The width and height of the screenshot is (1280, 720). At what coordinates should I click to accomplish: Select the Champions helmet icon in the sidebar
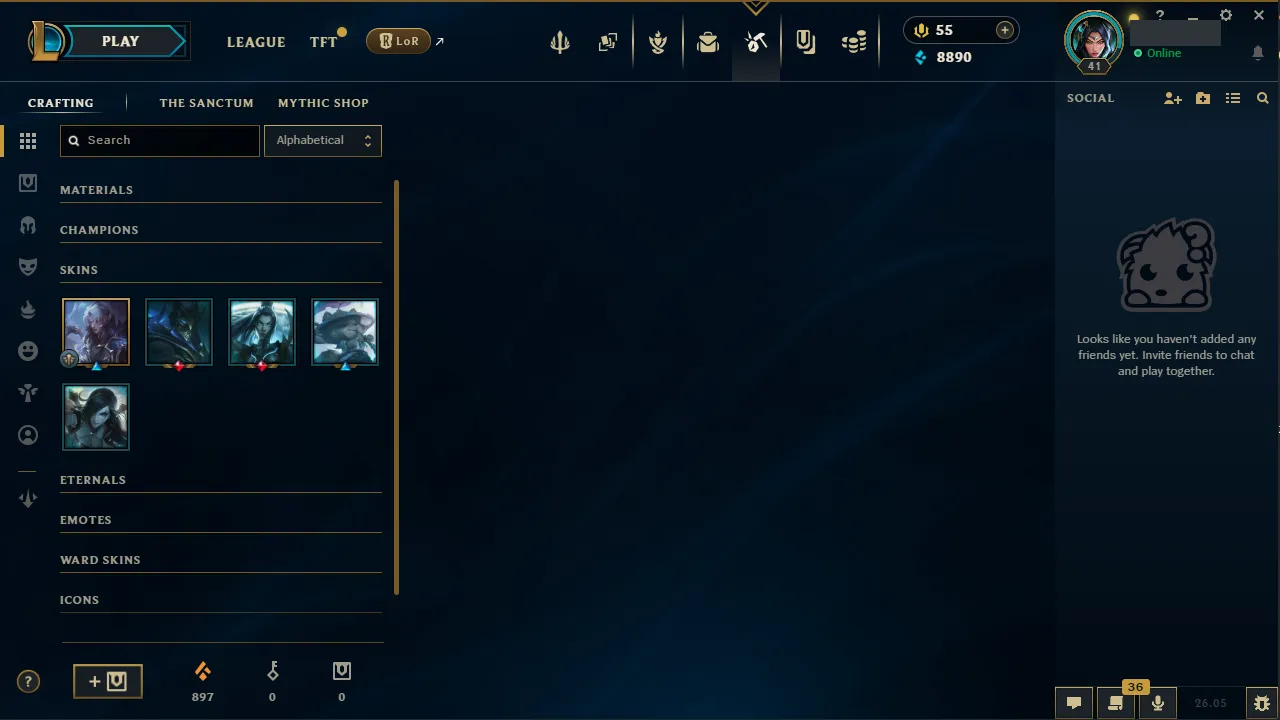[x=28, y=225]
